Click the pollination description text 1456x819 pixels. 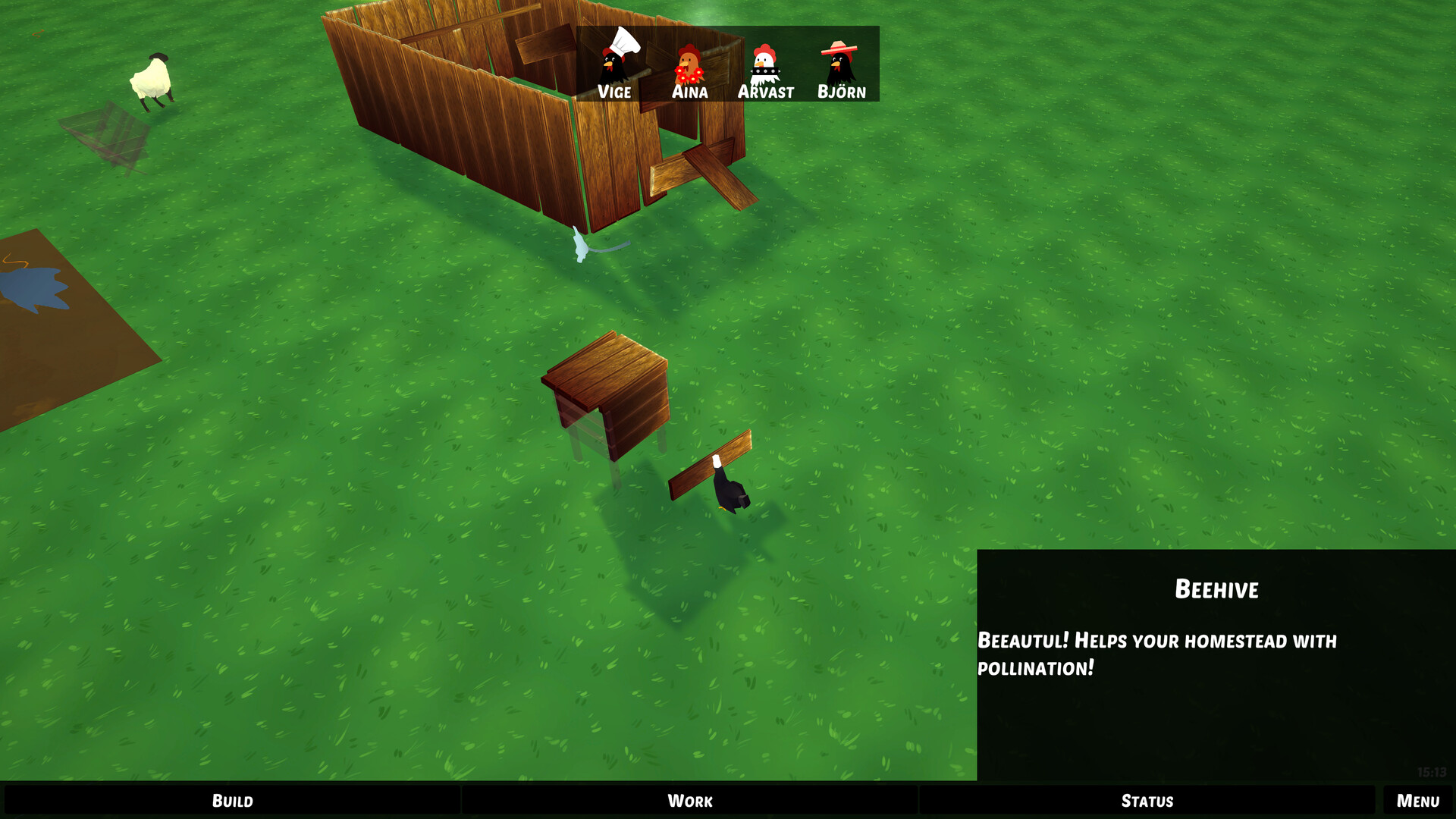[1156, 654]
